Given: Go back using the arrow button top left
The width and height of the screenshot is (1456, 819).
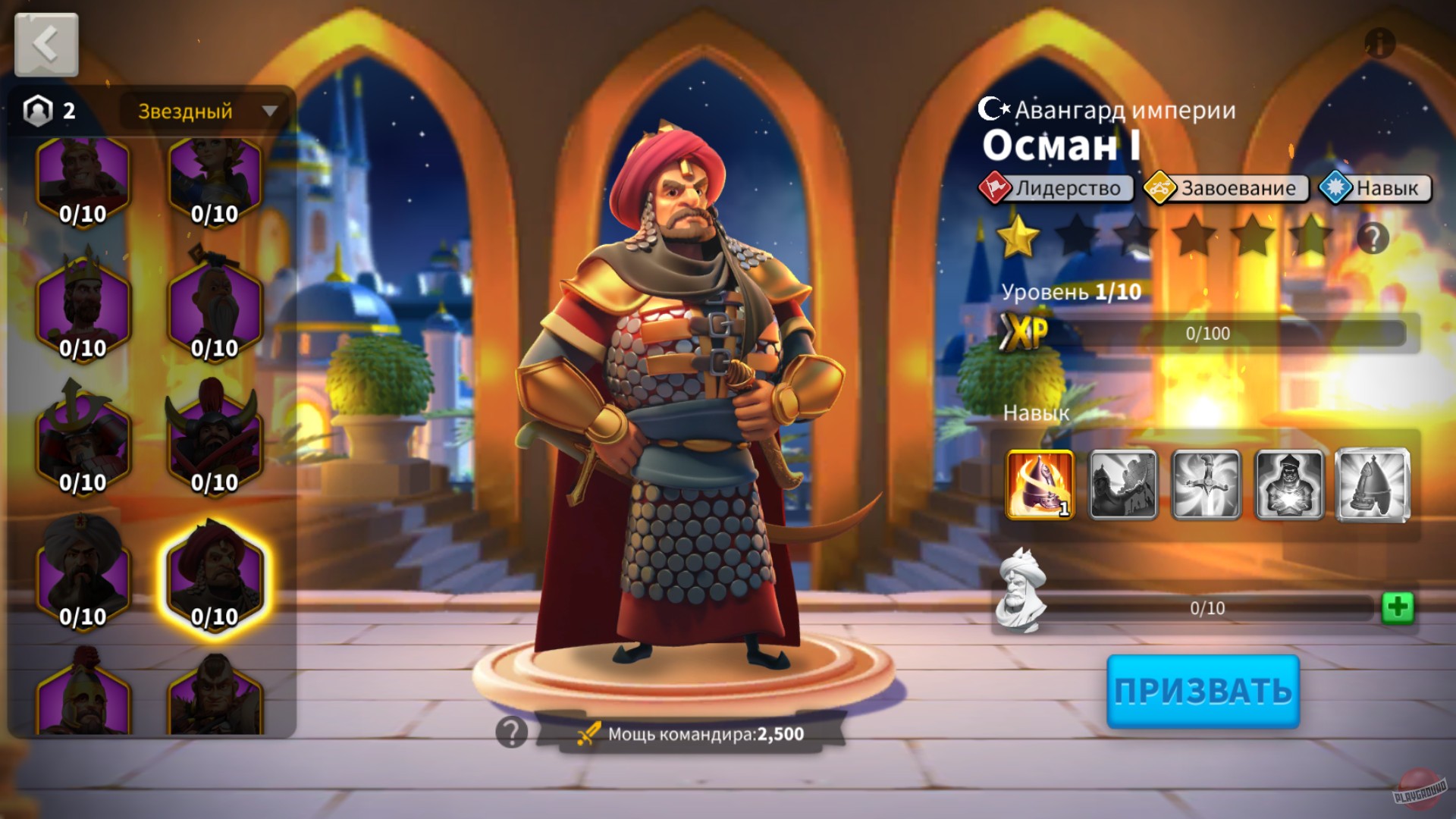Looking at the screenshot, I should pyautogui.click(x=45, y=45).
